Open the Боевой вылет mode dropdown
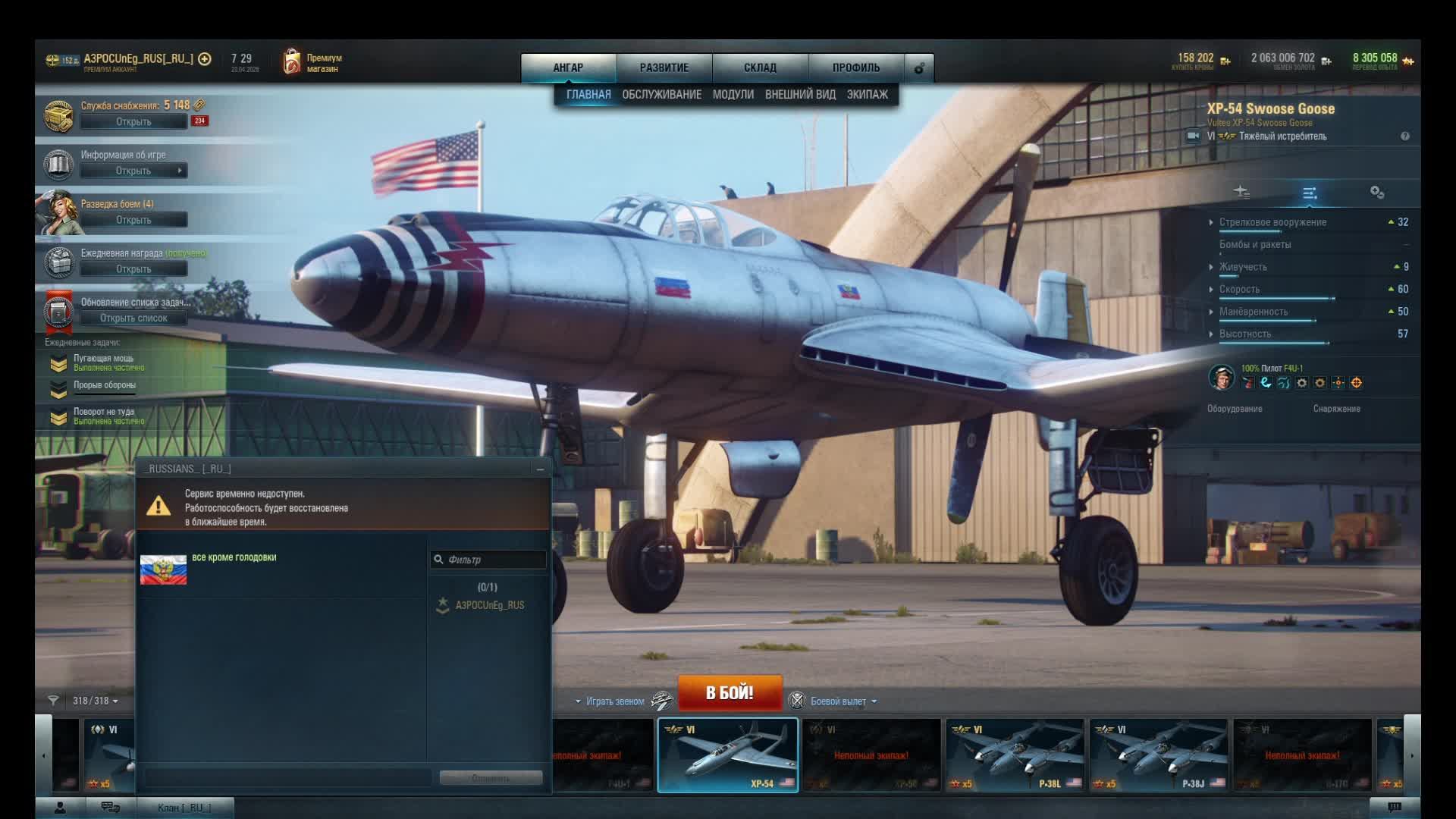1456x819 pixels. click(842, 701)
